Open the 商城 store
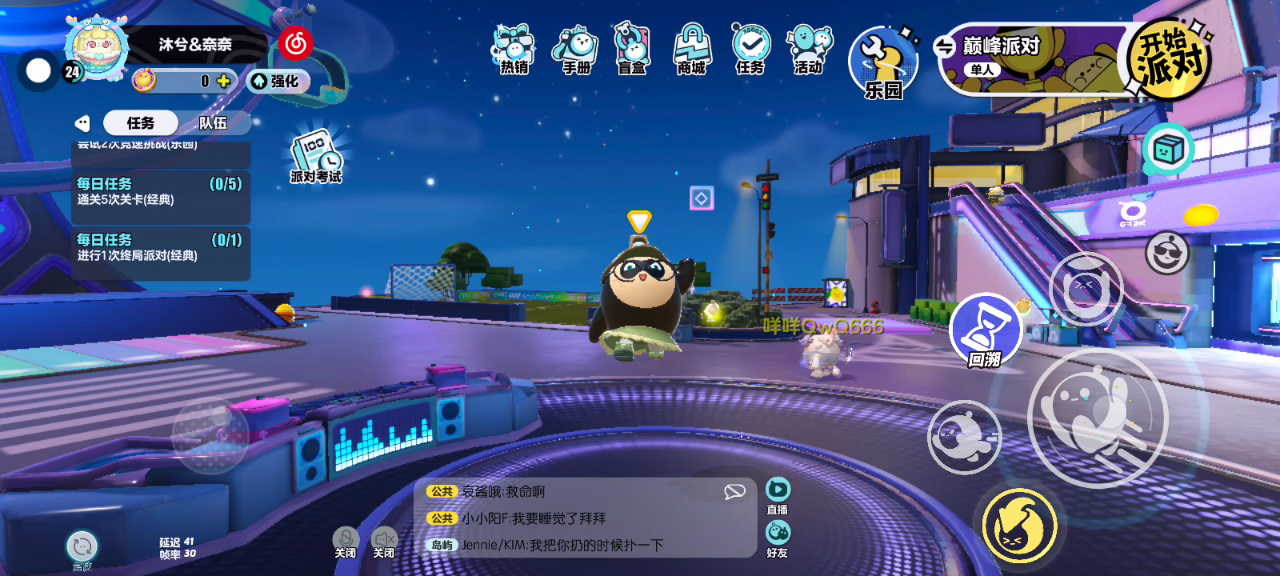This screenshot has height=576, width=1280. click(x=691, y=49)
